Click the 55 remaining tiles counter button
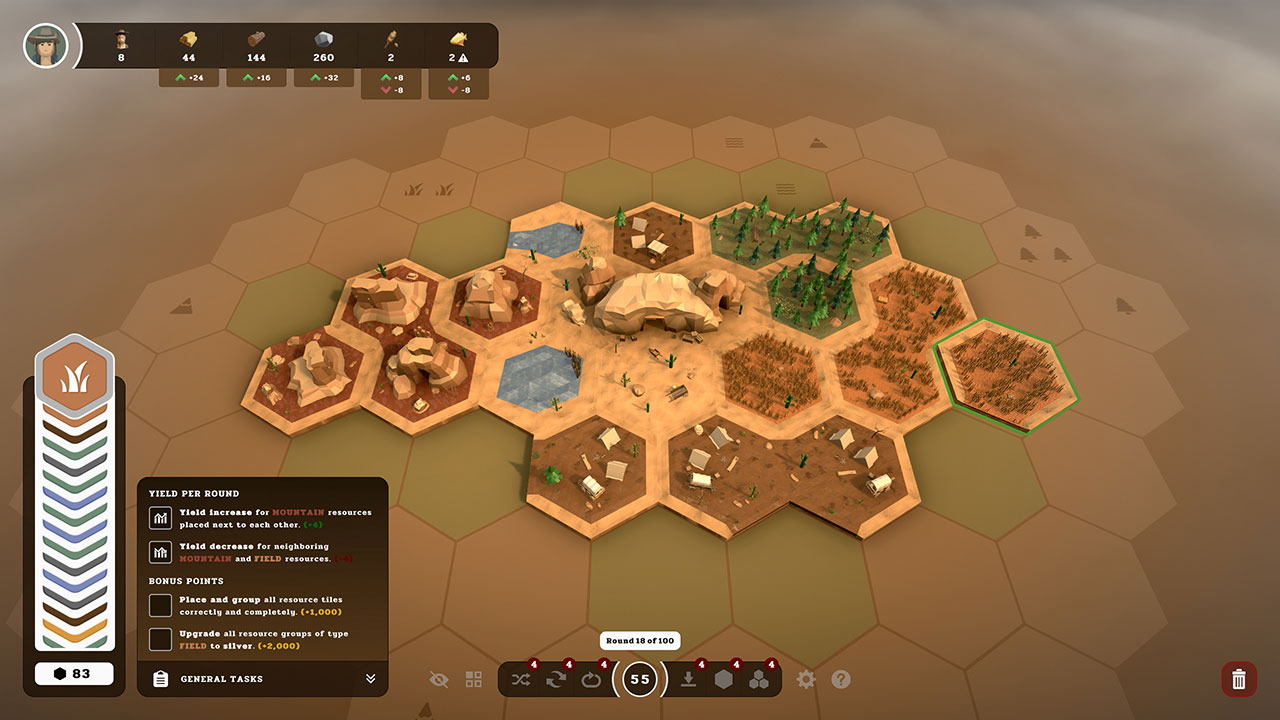Image resolution: width=1280 pixels, height=720 pixels. click(639, 679)
